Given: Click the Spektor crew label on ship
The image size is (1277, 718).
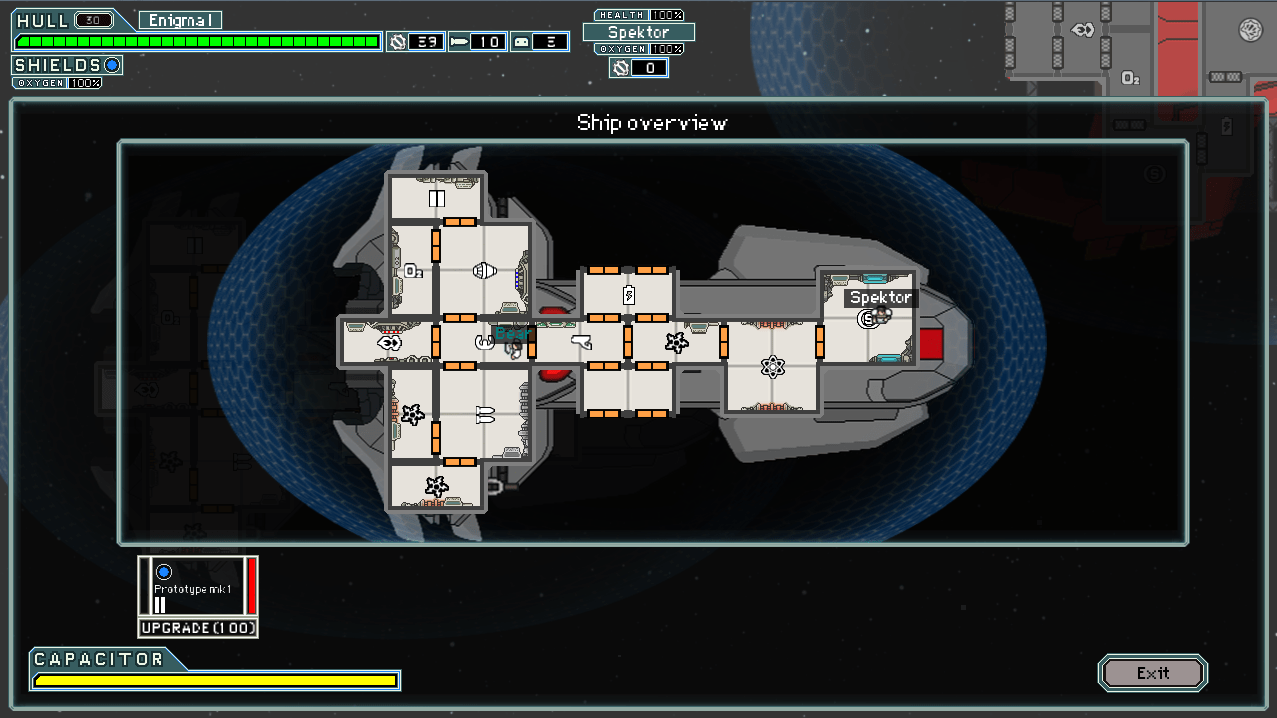Looking at the screenshot, I should (x=880, y=297).
